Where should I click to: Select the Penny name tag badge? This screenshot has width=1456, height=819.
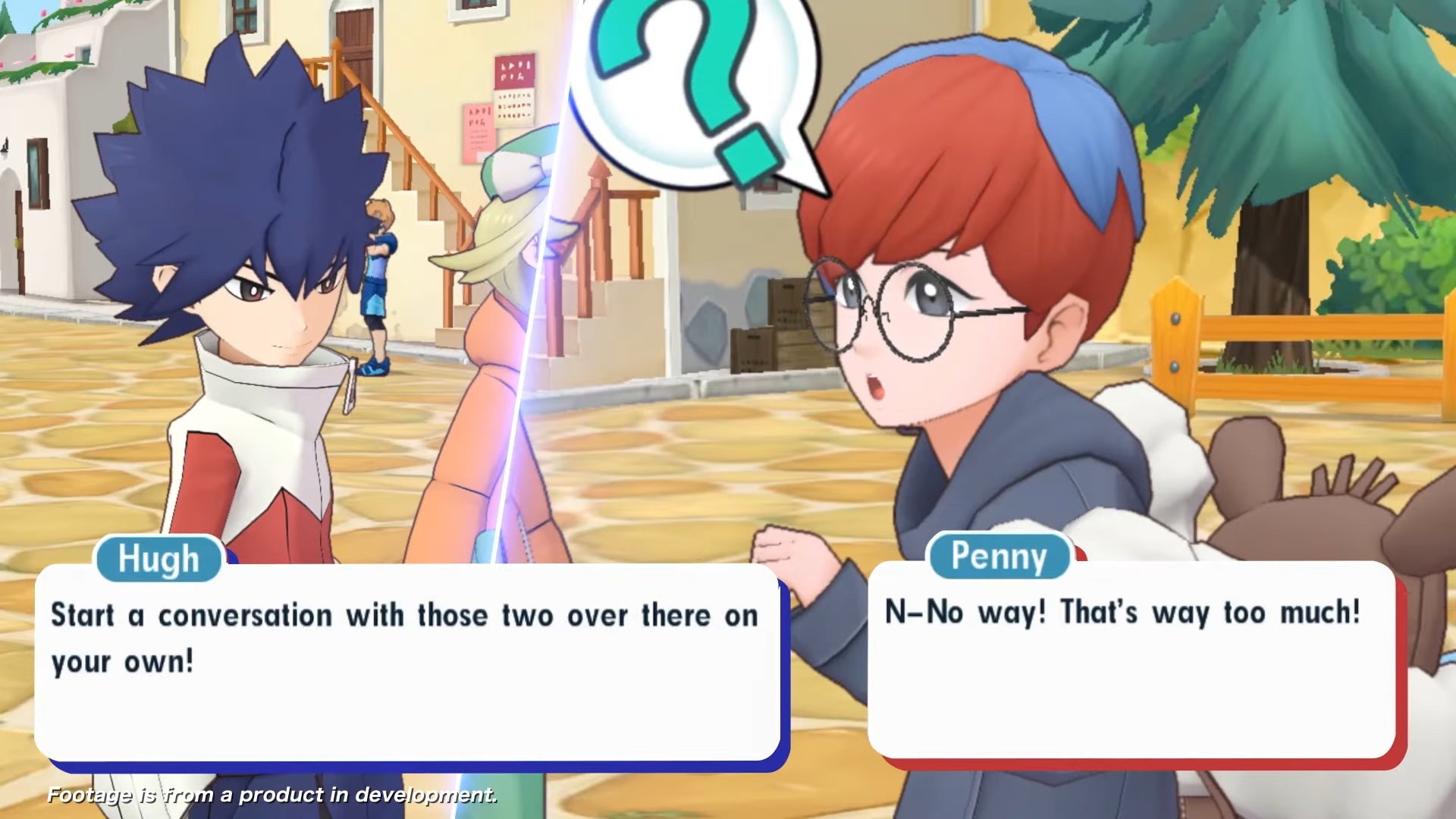[x=1001, y=556]
